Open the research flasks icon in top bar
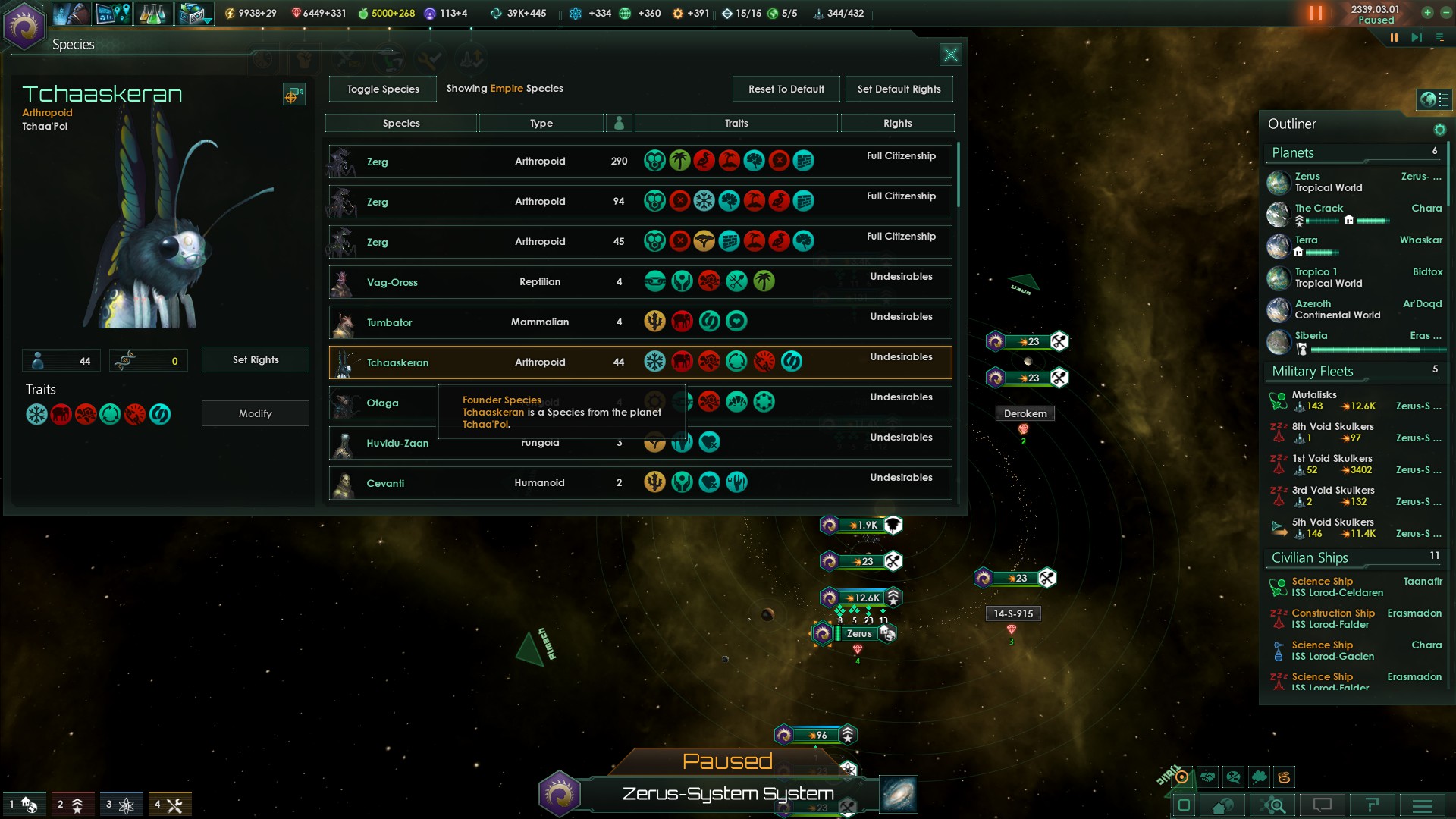This screenshot has width=1456, height=819. pos(153,13)
